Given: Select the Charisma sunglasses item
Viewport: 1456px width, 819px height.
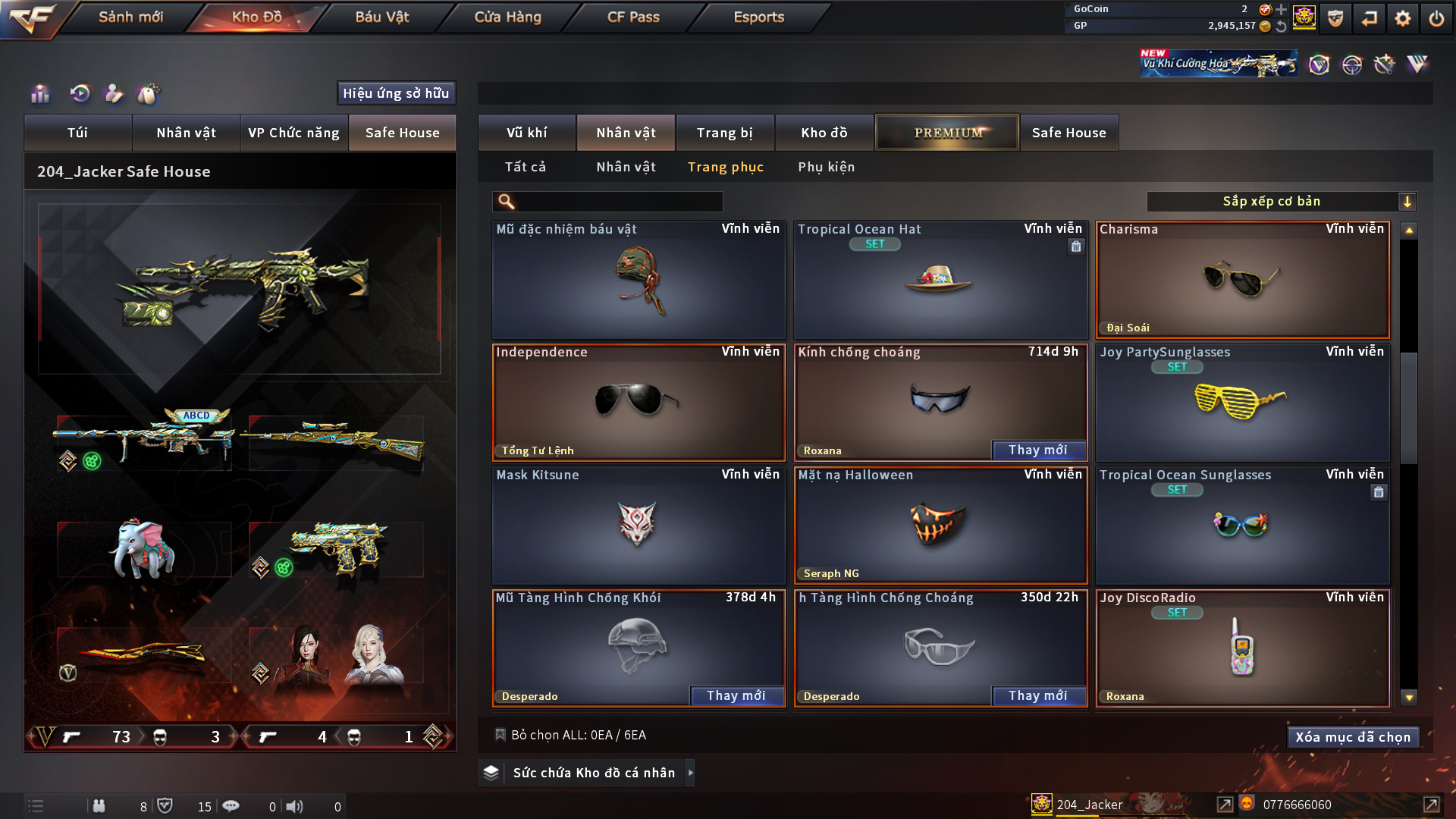Looking at the screenshot, I should pyautogui.click(x=1242, y=281).
